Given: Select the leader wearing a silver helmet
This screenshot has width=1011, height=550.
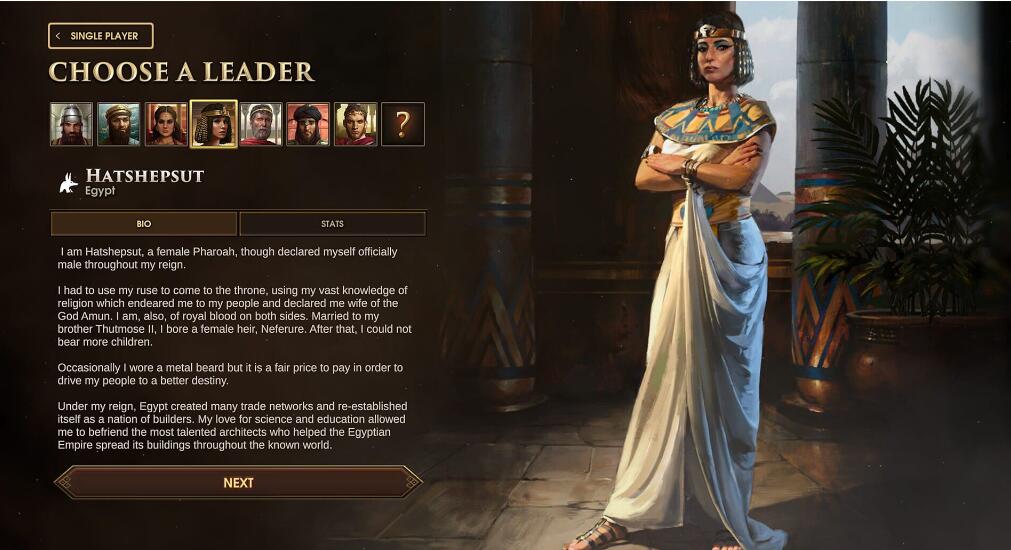Looking at the screenshot, I should [x=71, y=124].
